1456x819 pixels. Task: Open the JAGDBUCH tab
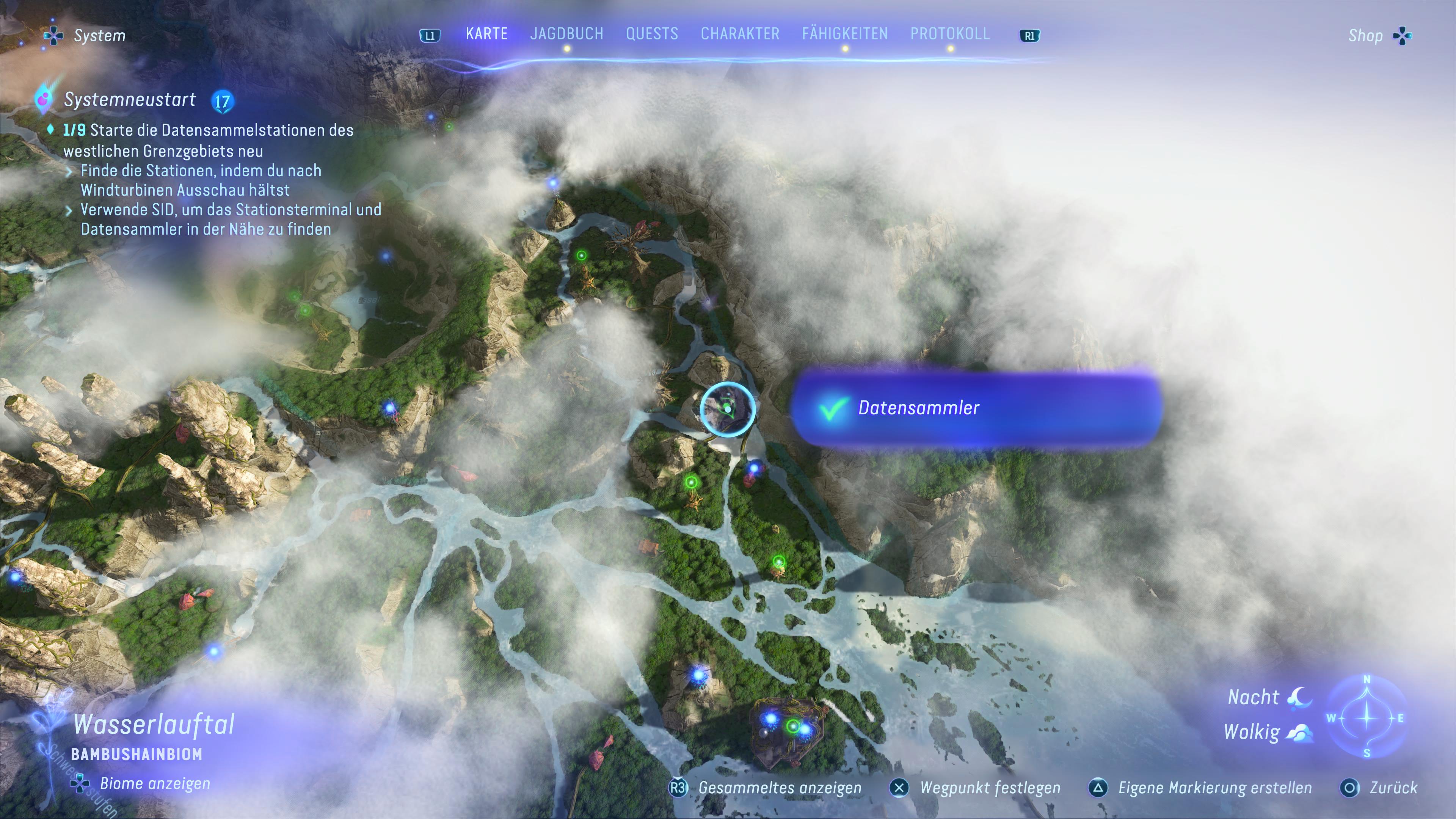(566, 34)
